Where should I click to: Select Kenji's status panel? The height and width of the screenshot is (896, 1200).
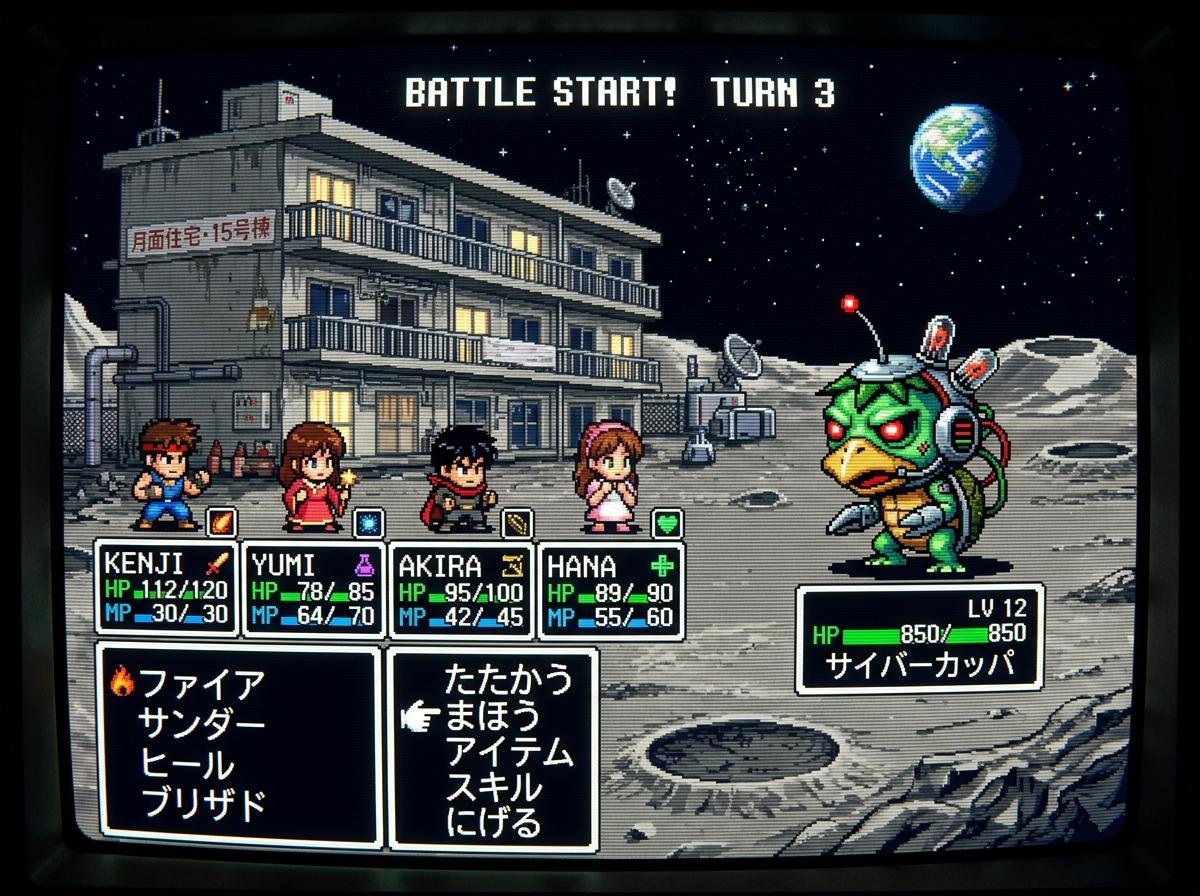pos(167,589)
